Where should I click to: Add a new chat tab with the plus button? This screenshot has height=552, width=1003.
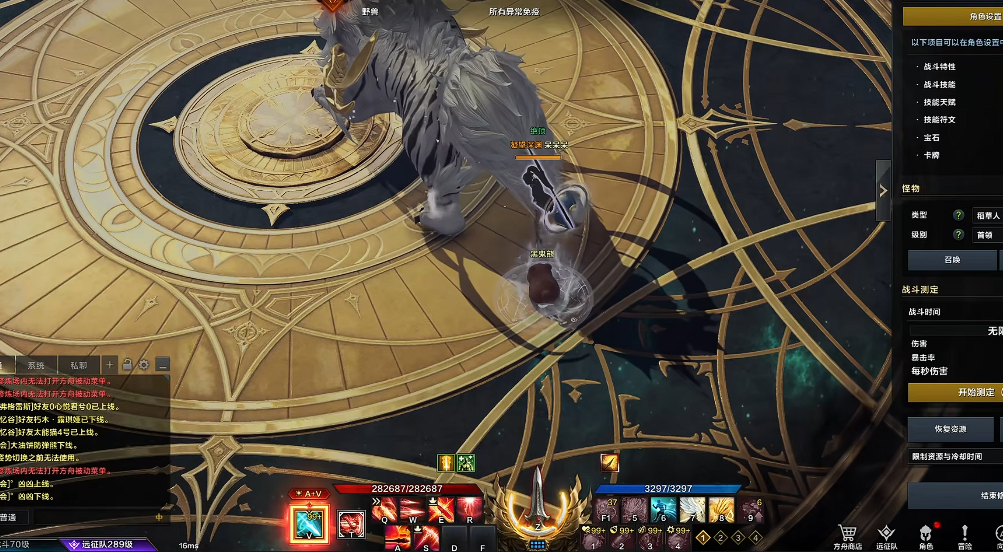click(x=111, y=365)
